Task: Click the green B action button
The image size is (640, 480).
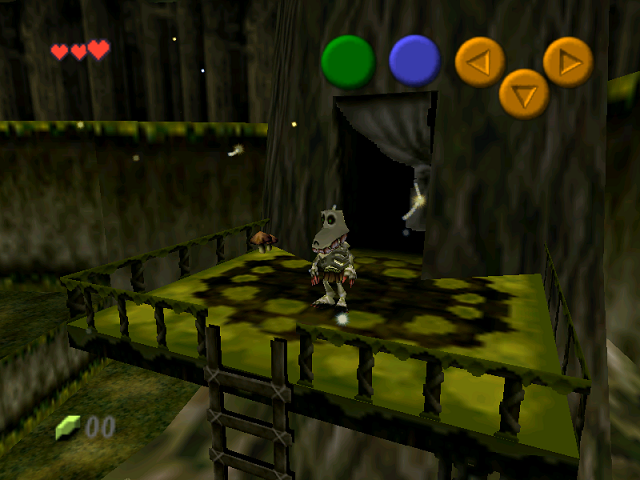Action: click(348, 61)
